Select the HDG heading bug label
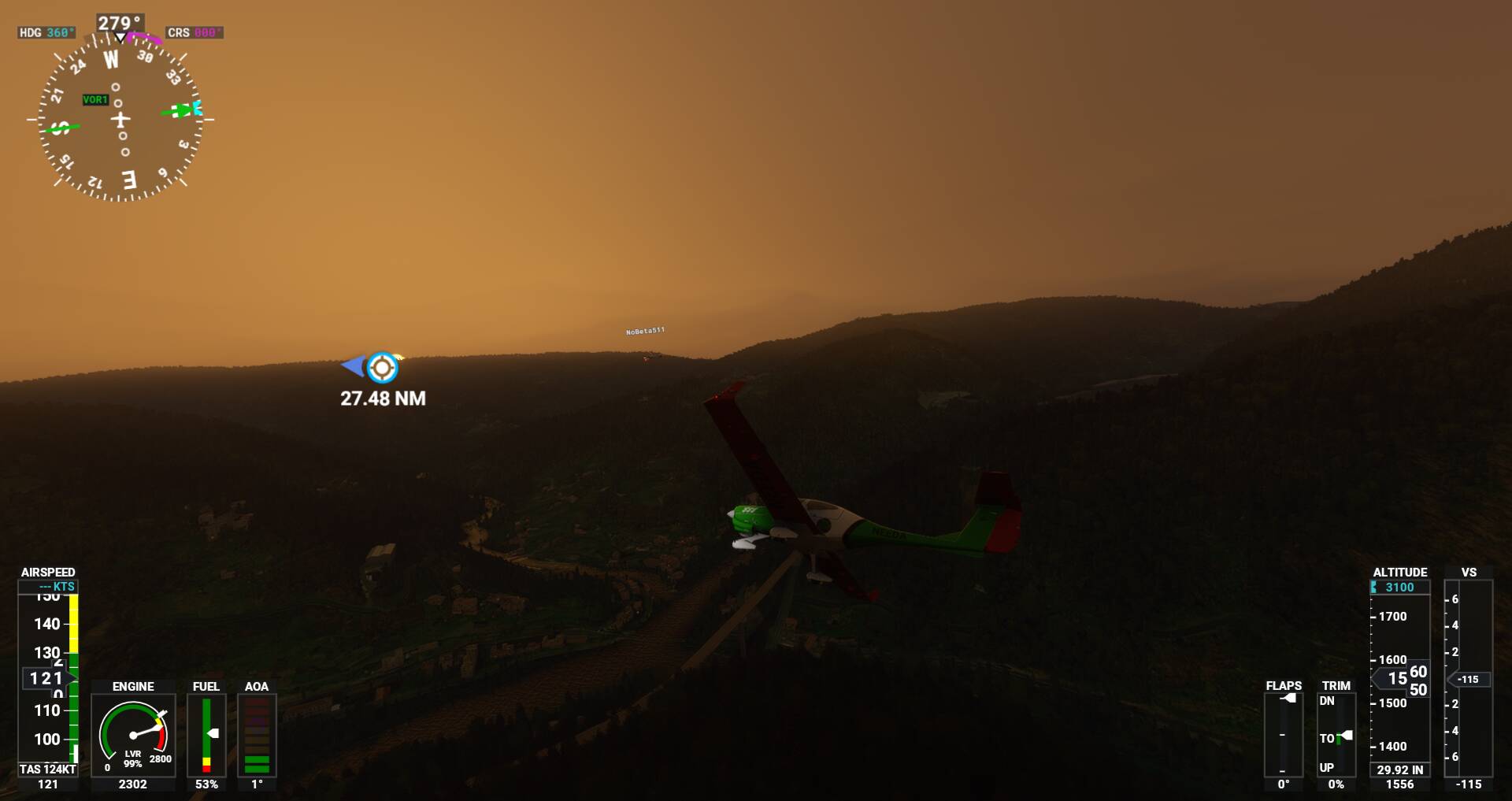The height and width of the screenshot is (801, 1512). tap(46, 32)
